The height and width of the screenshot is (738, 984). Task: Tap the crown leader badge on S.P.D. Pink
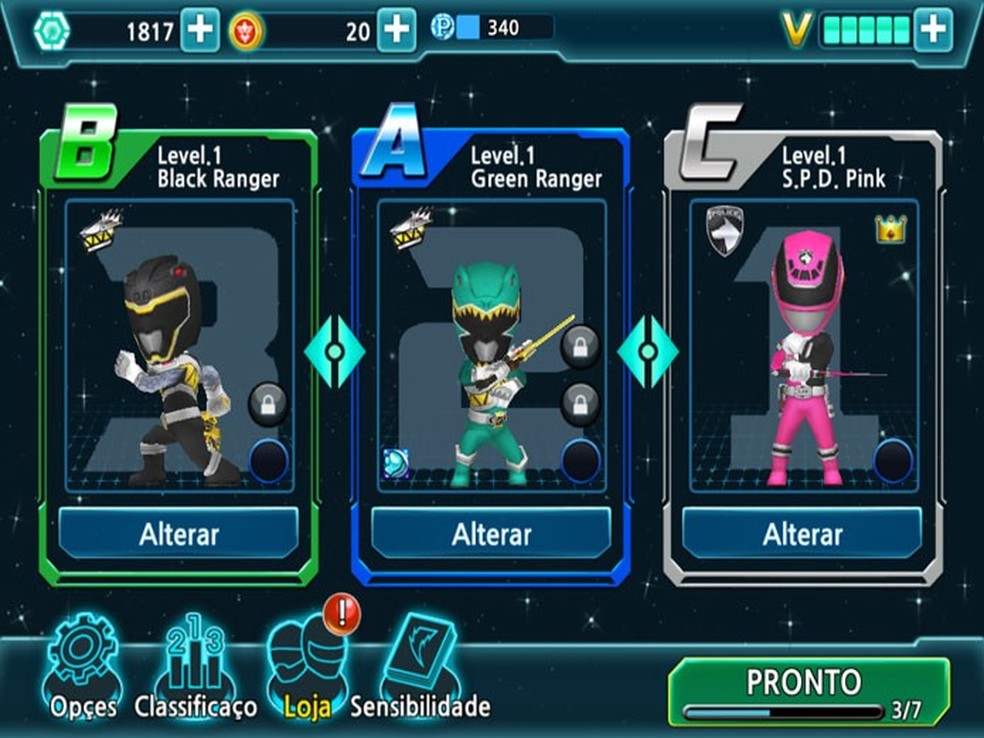[890, 229]
